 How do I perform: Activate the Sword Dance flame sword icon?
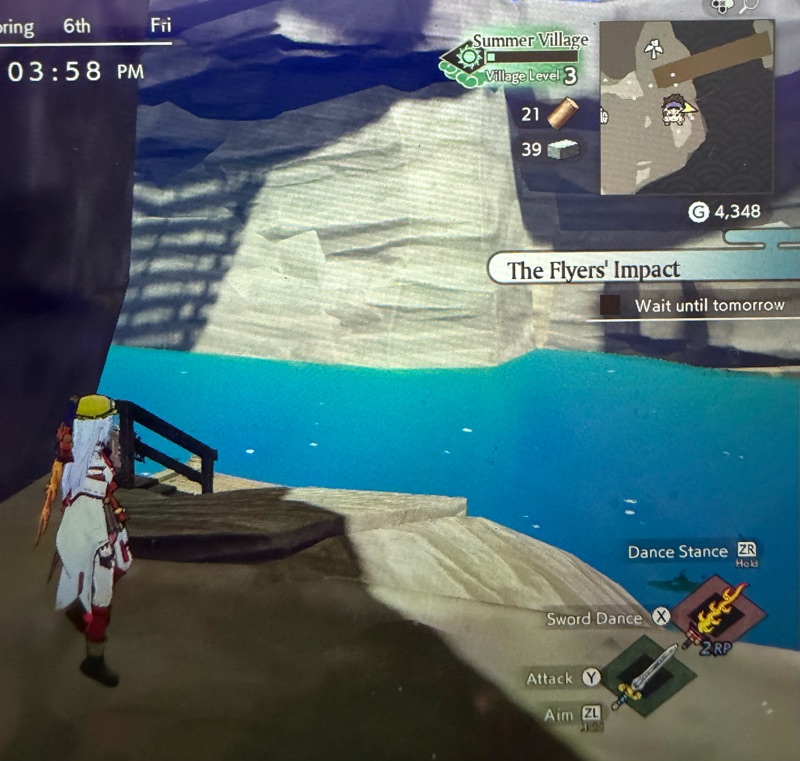point(717,612)
